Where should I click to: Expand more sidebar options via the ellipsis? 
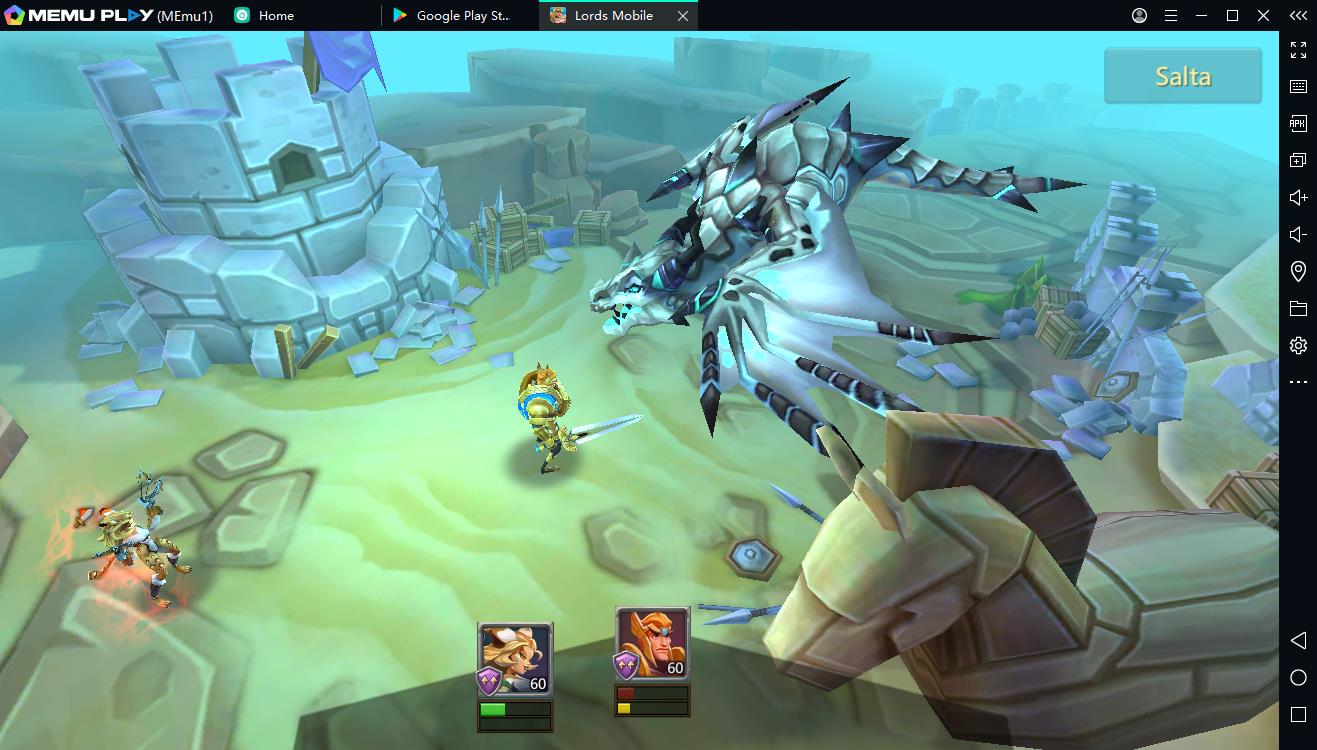coord(1298,381)
